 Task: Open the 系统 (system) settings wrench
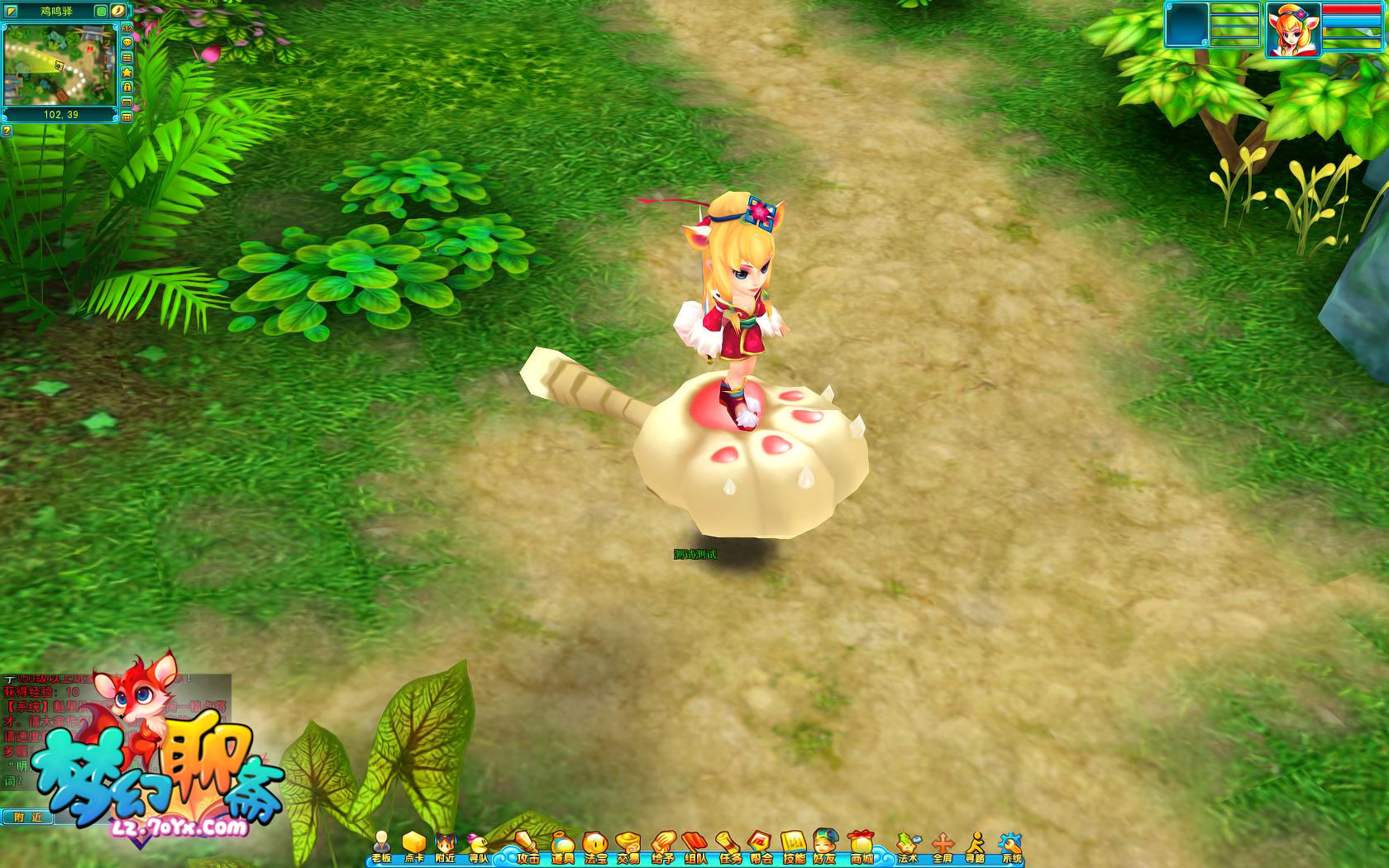[x=1011, y=847]
